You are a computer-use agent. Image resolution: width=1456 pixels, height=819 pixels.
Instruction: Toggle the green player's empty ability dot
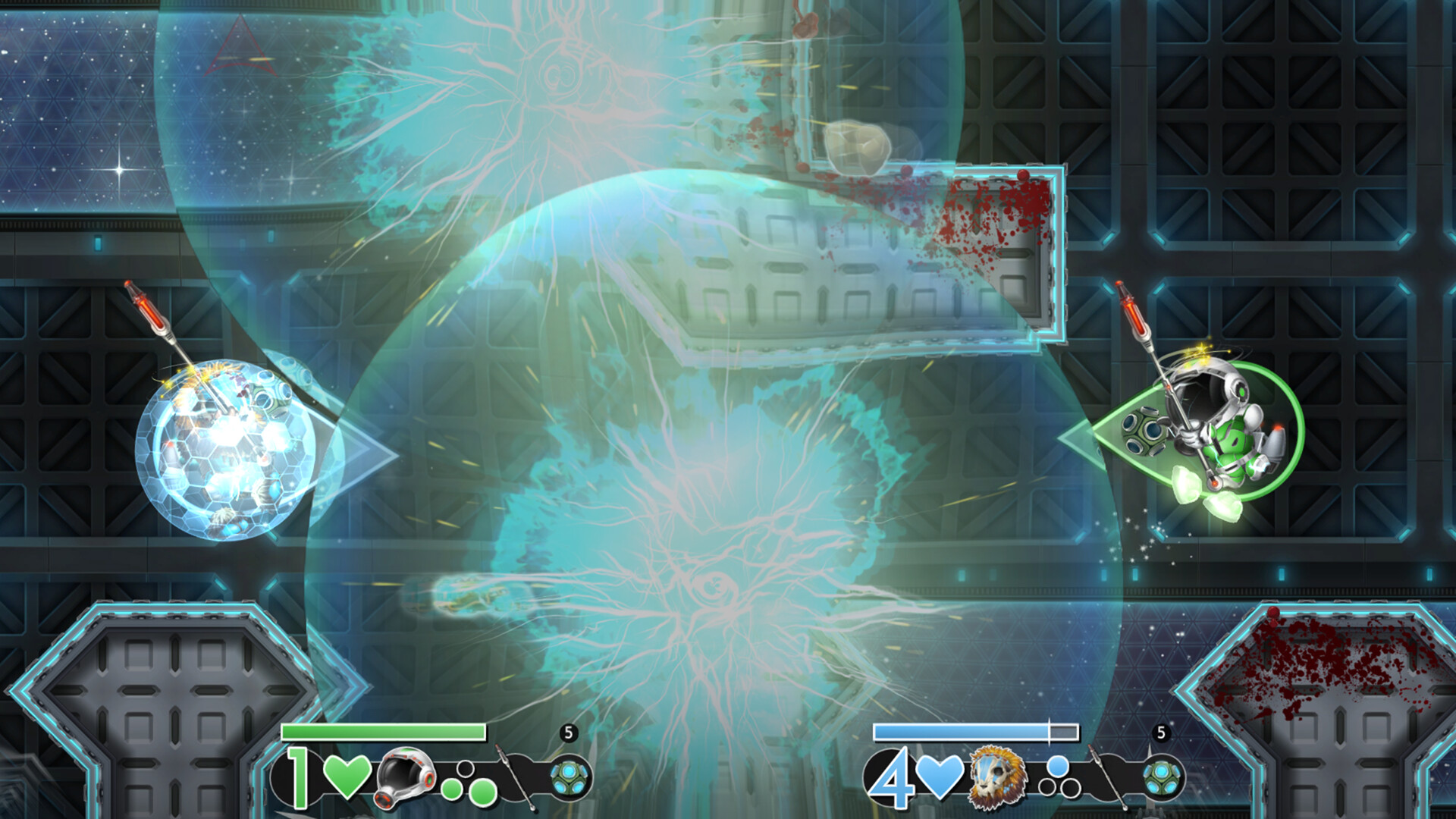coord(465,770)
